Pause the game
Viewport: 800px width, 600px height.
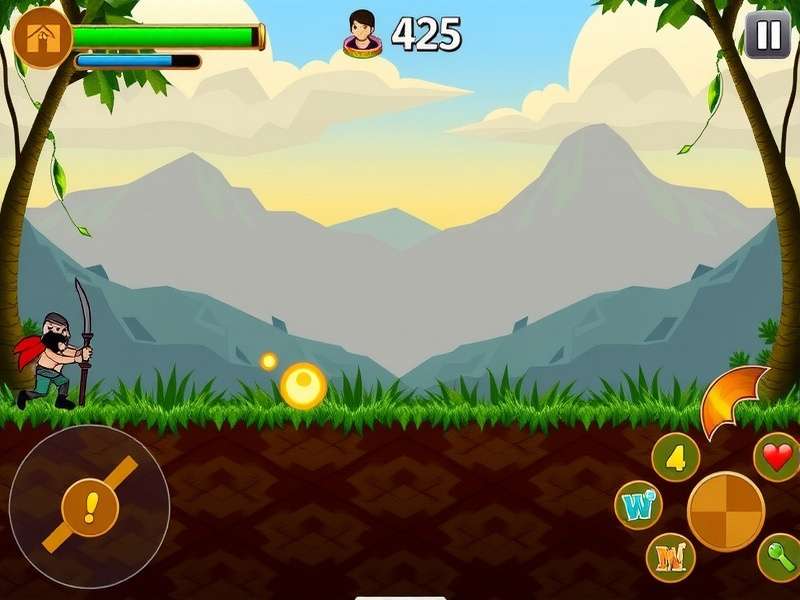point(768,36)
